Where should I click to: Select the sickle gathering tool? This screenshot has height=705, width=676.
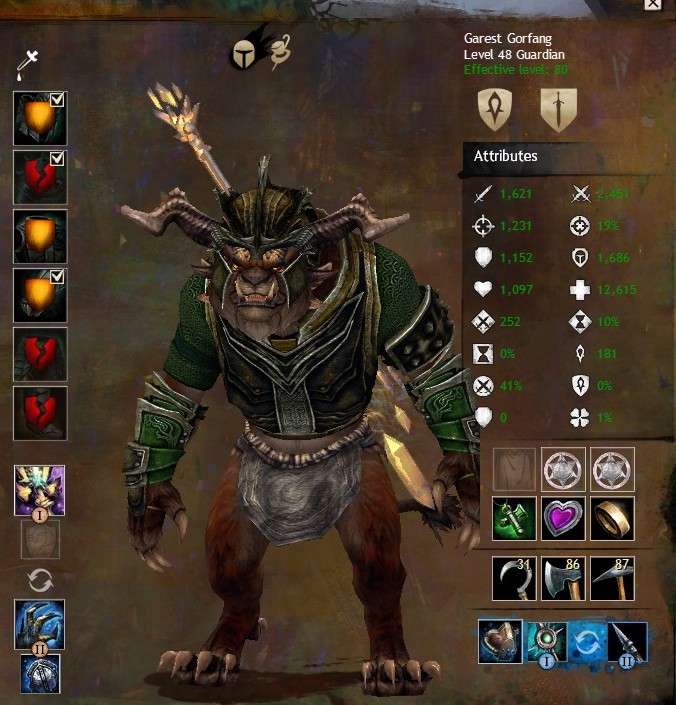(x=515, y=579)
